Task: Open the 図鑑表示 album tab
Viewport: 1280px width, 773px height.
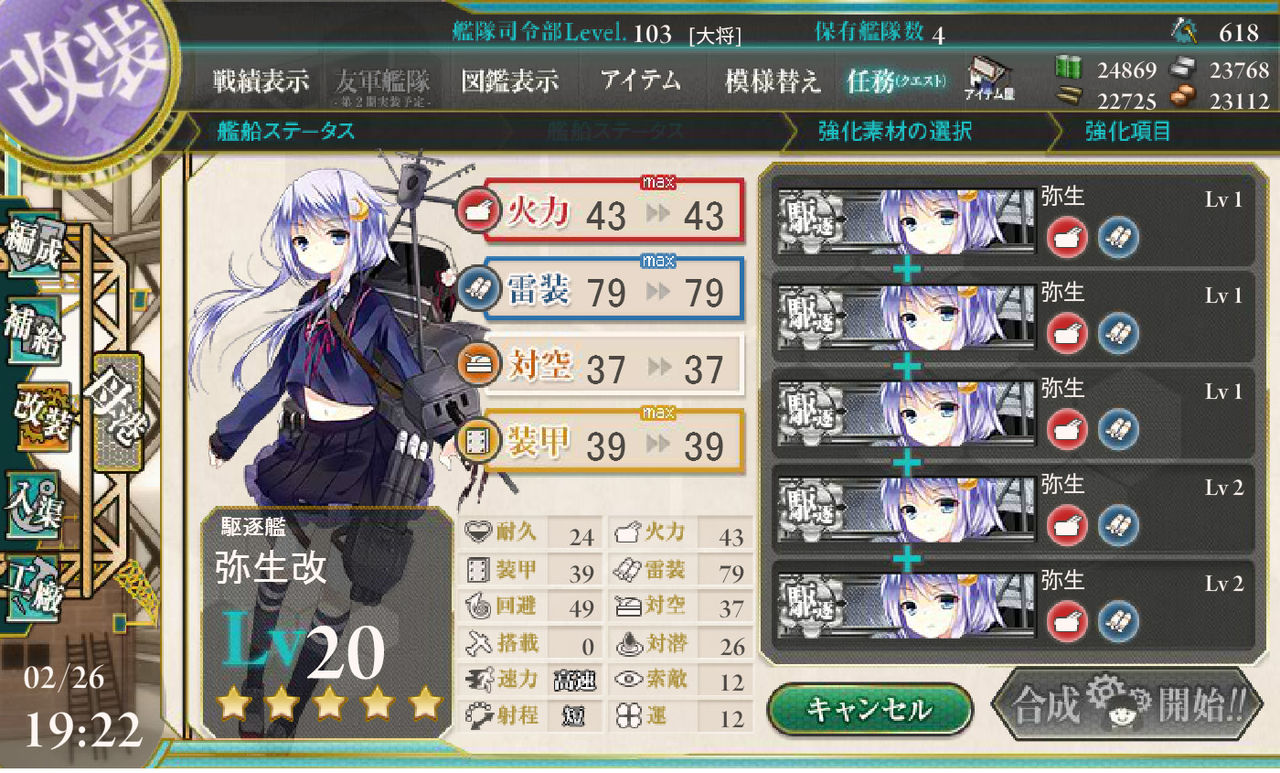Action: pos(512,81)
